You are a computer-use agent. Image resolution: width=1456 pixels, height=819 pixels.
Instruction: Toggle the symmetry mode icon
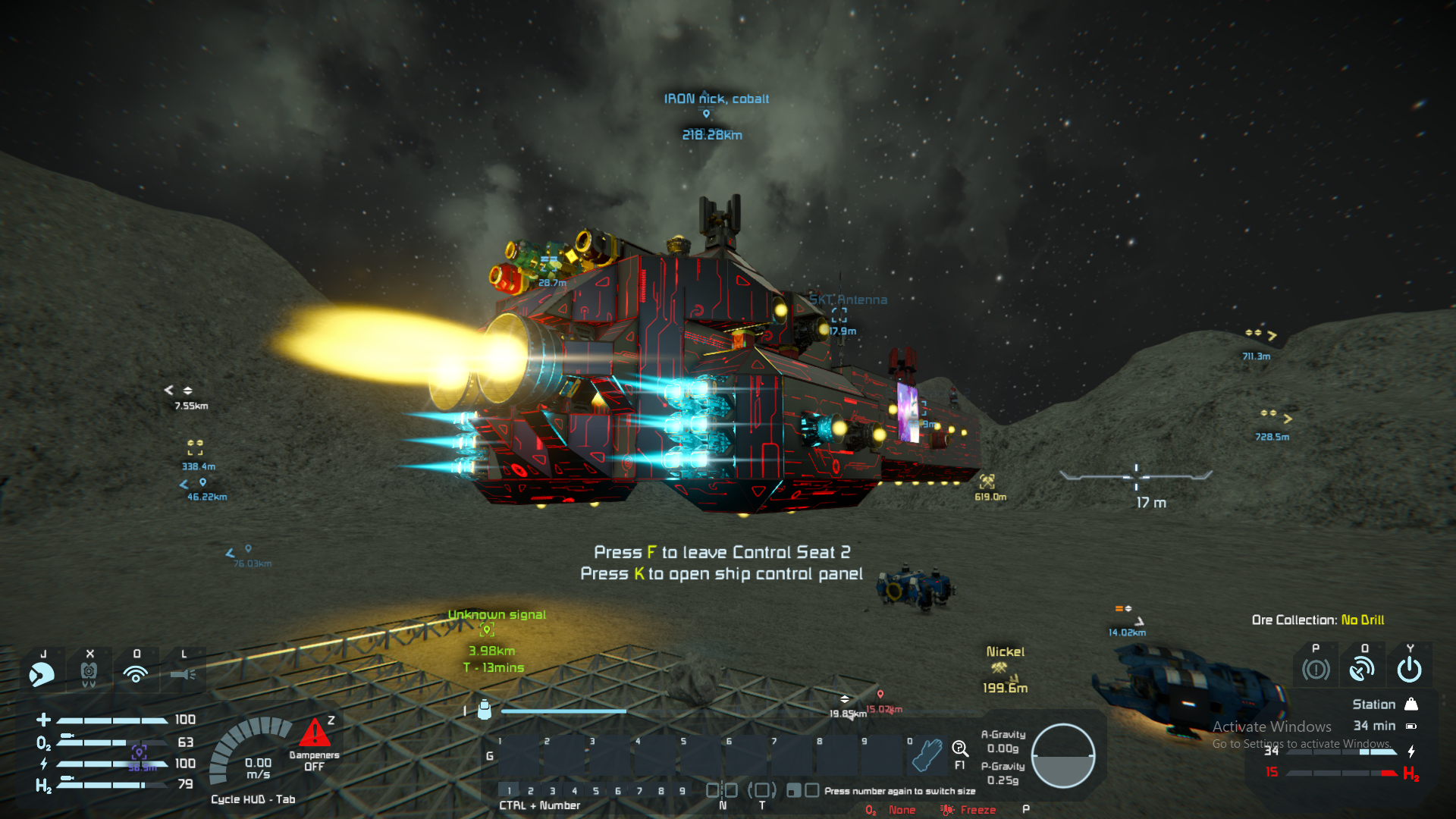[x=722, y=791]
